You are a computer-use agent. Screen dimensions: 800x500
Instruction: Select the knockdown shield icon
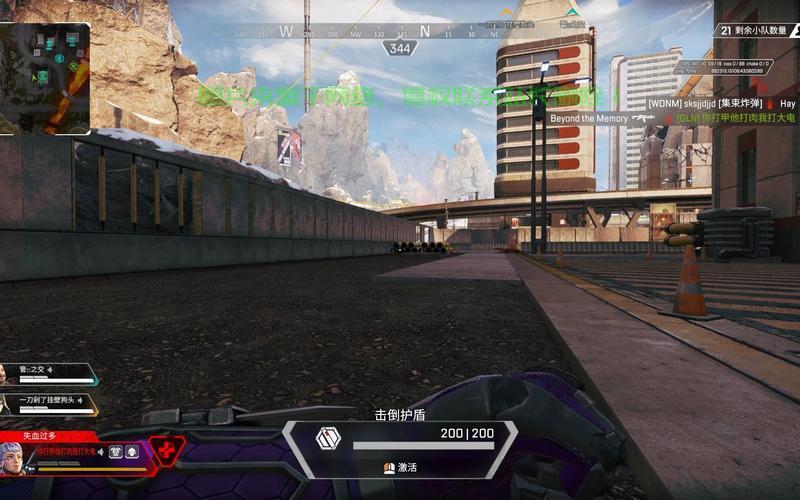(x=328, y=438)
